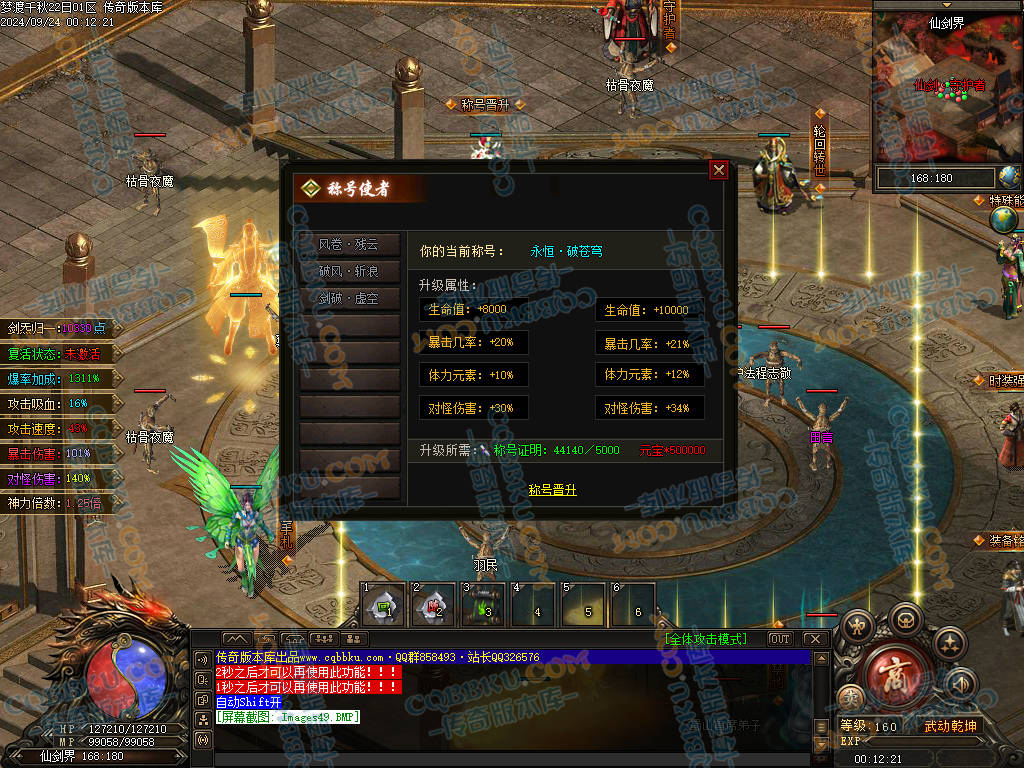Open the 剑破·虚空 title entry
The height and width of the screenshot is (768, 1024).
pyautogui.click(x=349, y=299)
